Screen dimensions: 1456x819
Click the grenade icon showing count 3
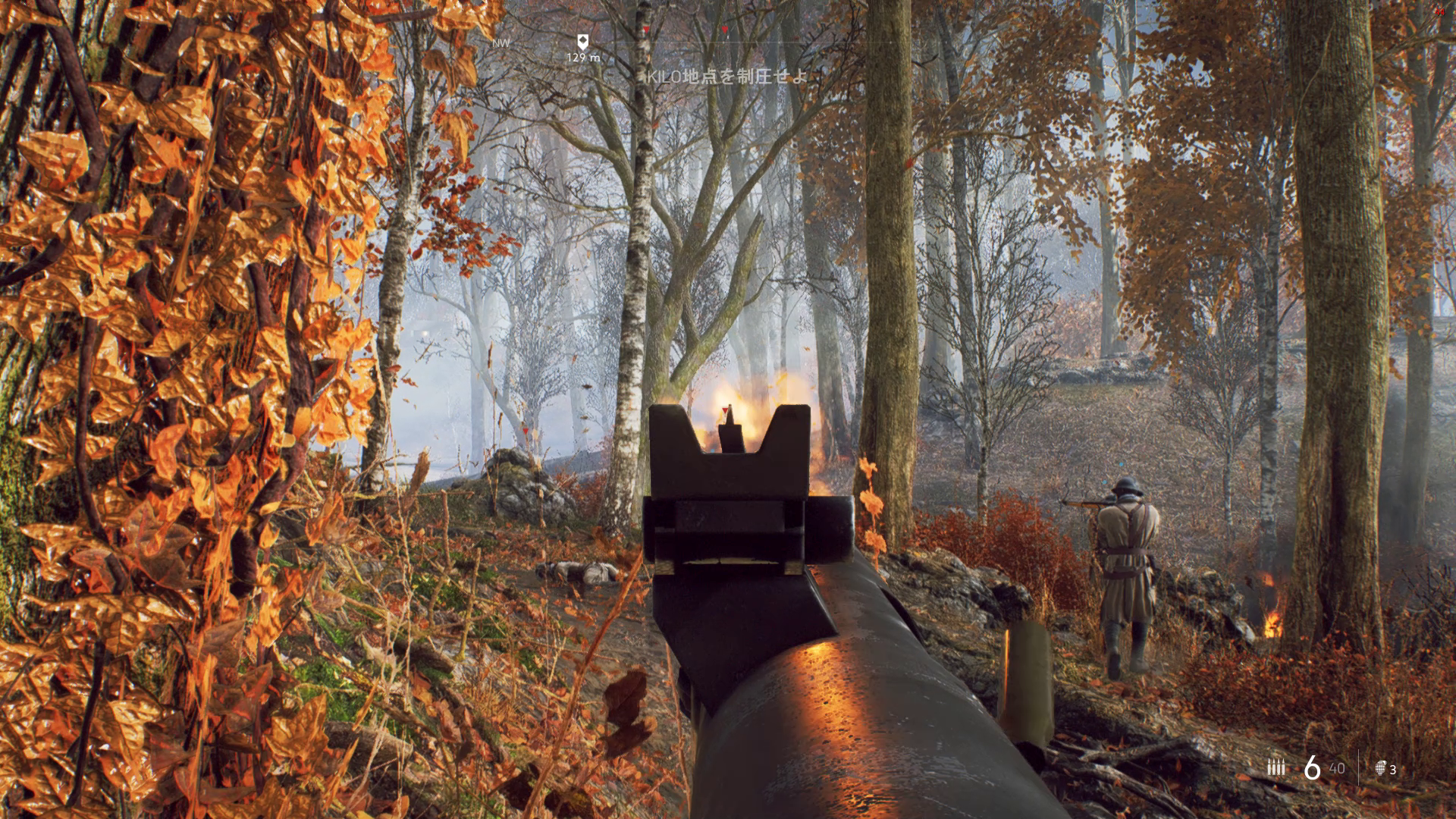point(1382,767)
